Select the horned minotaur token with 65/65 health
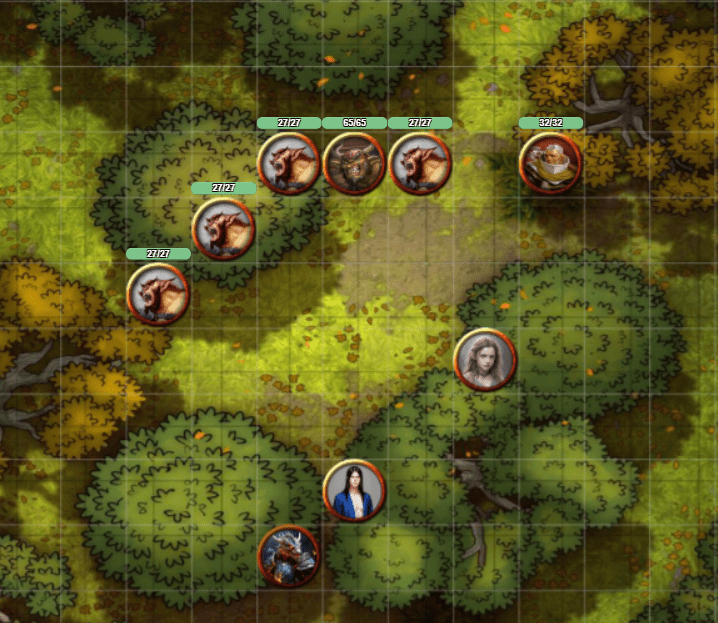The width and height of the screenshot is (718, 623). pyautogui.click(x=354, y=163)
